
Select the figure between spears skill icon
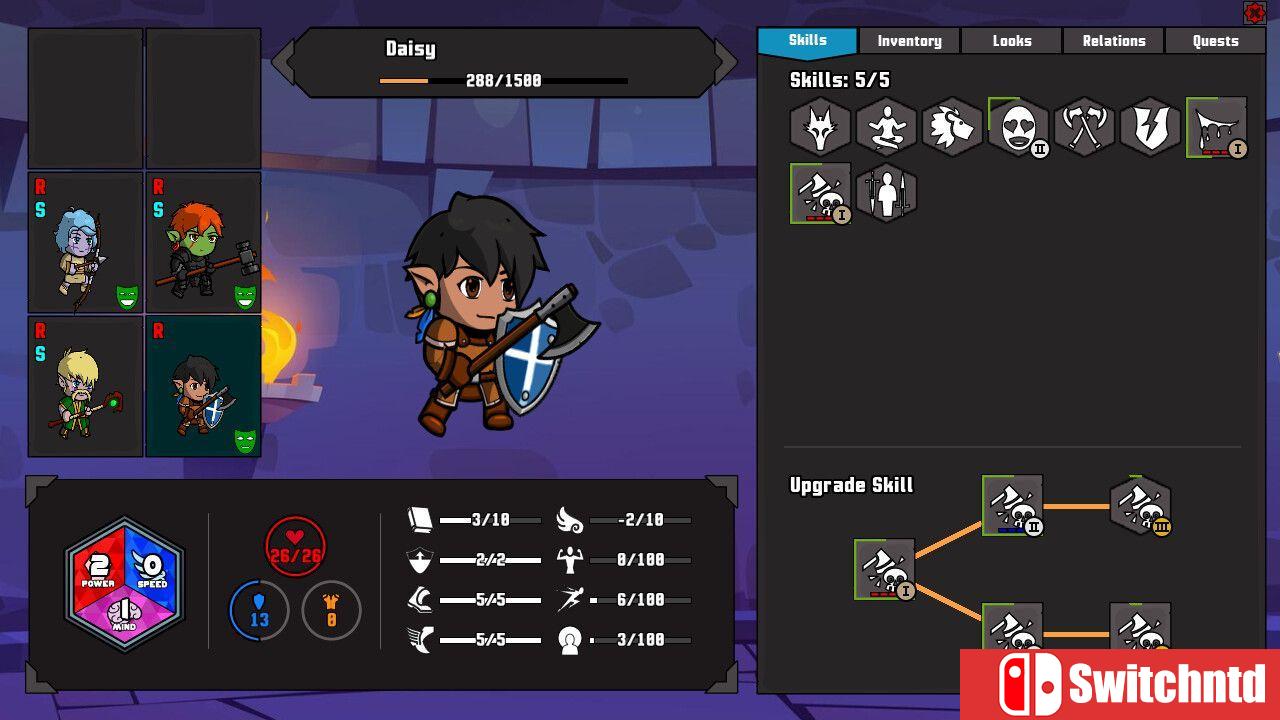pyautogui.click(x=886, y=193)
